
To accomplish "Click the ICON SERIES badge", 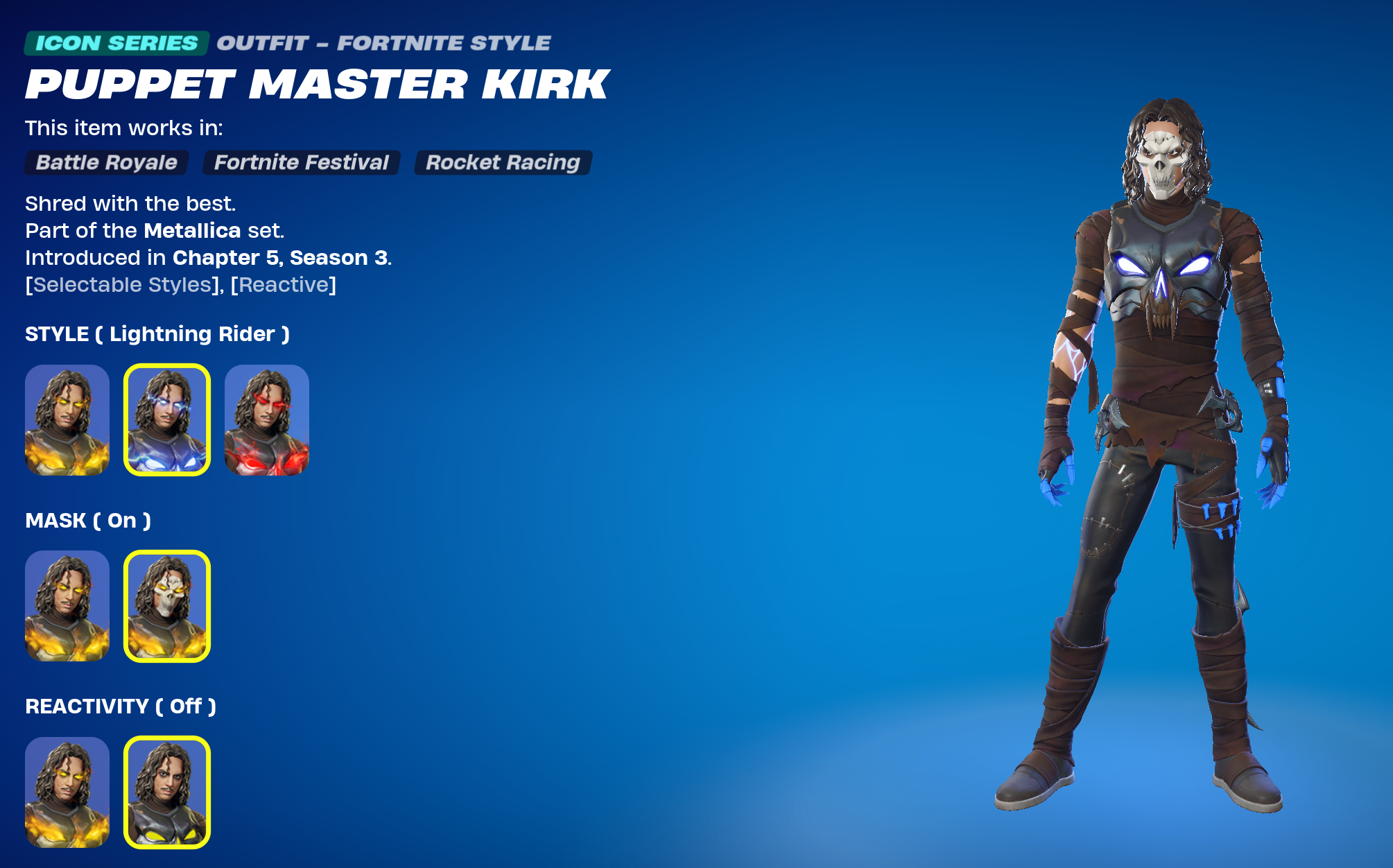I will [115, 42].
